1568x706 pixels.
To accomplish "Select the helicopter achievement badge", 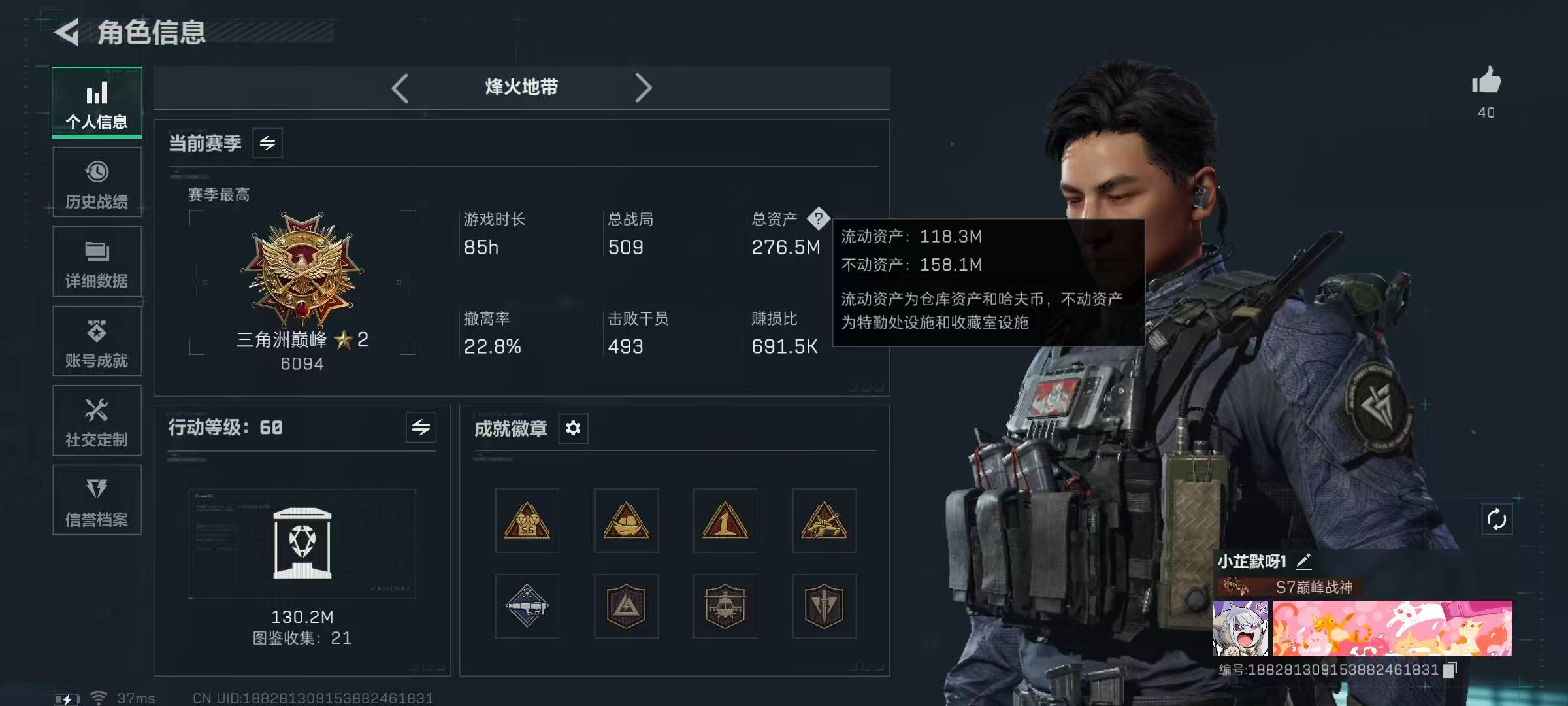I will pyautogui.click(x=725, y=606).
